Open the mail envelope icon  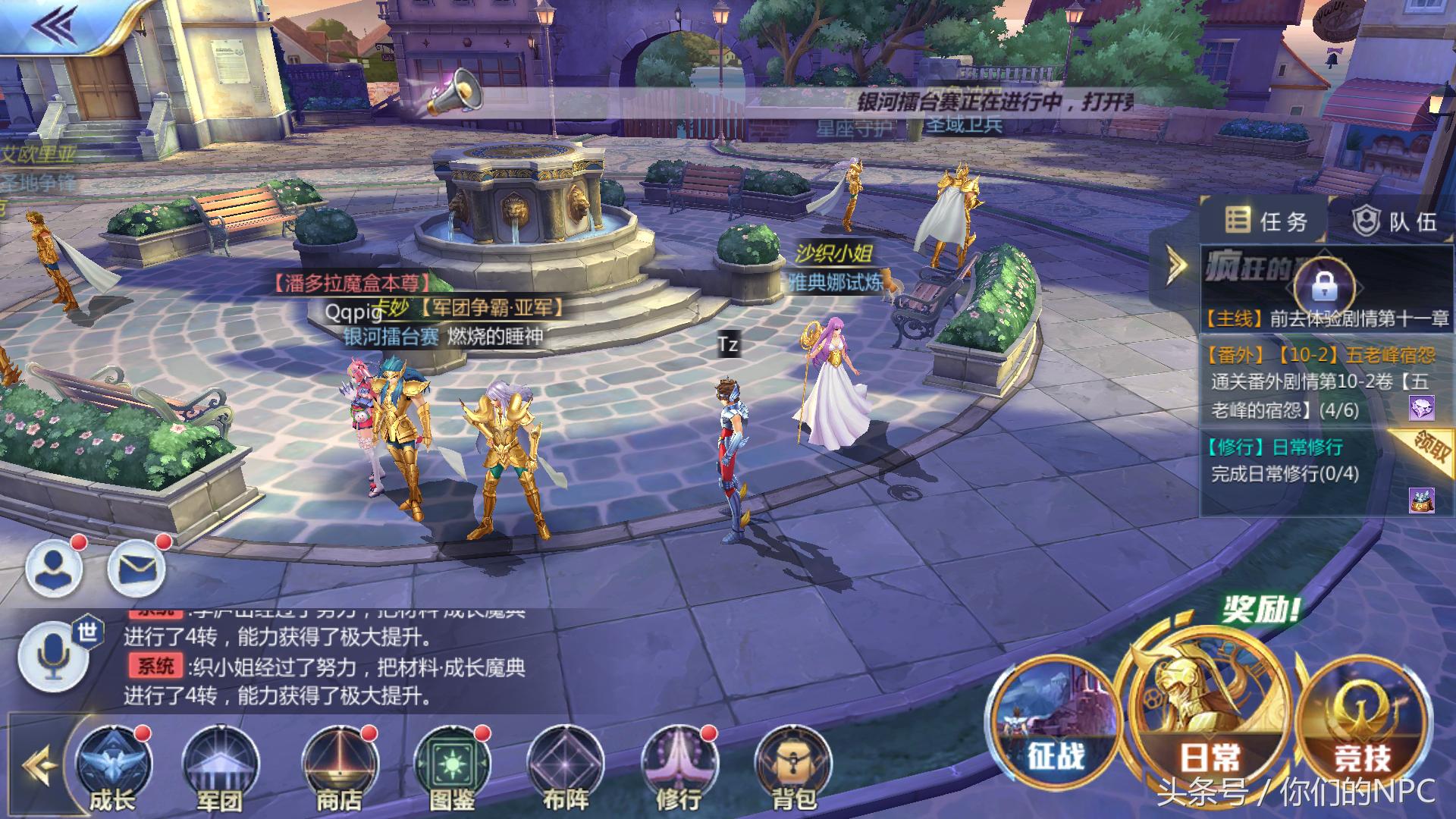pos(136,567)
